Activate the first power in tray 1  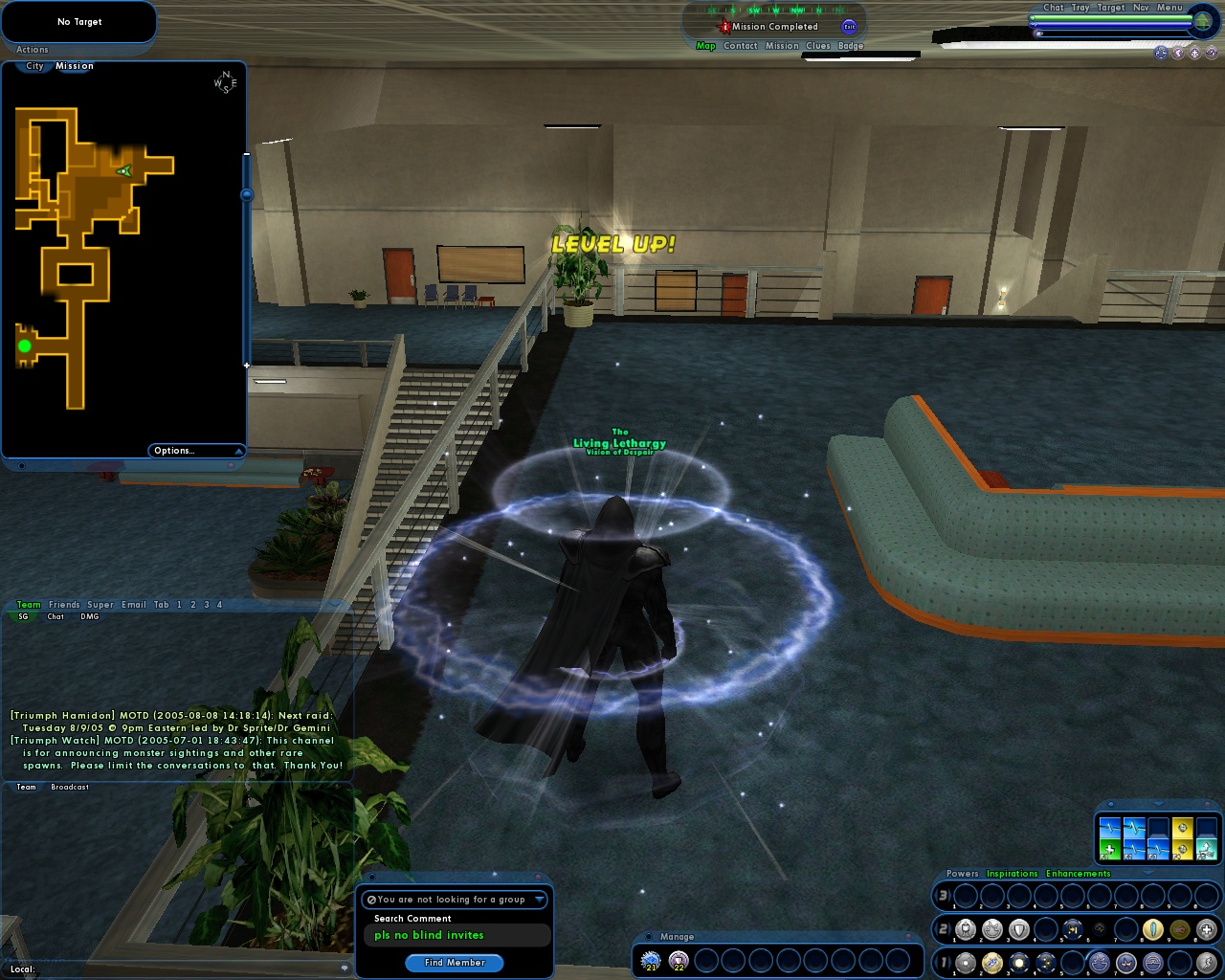point(966,962)
